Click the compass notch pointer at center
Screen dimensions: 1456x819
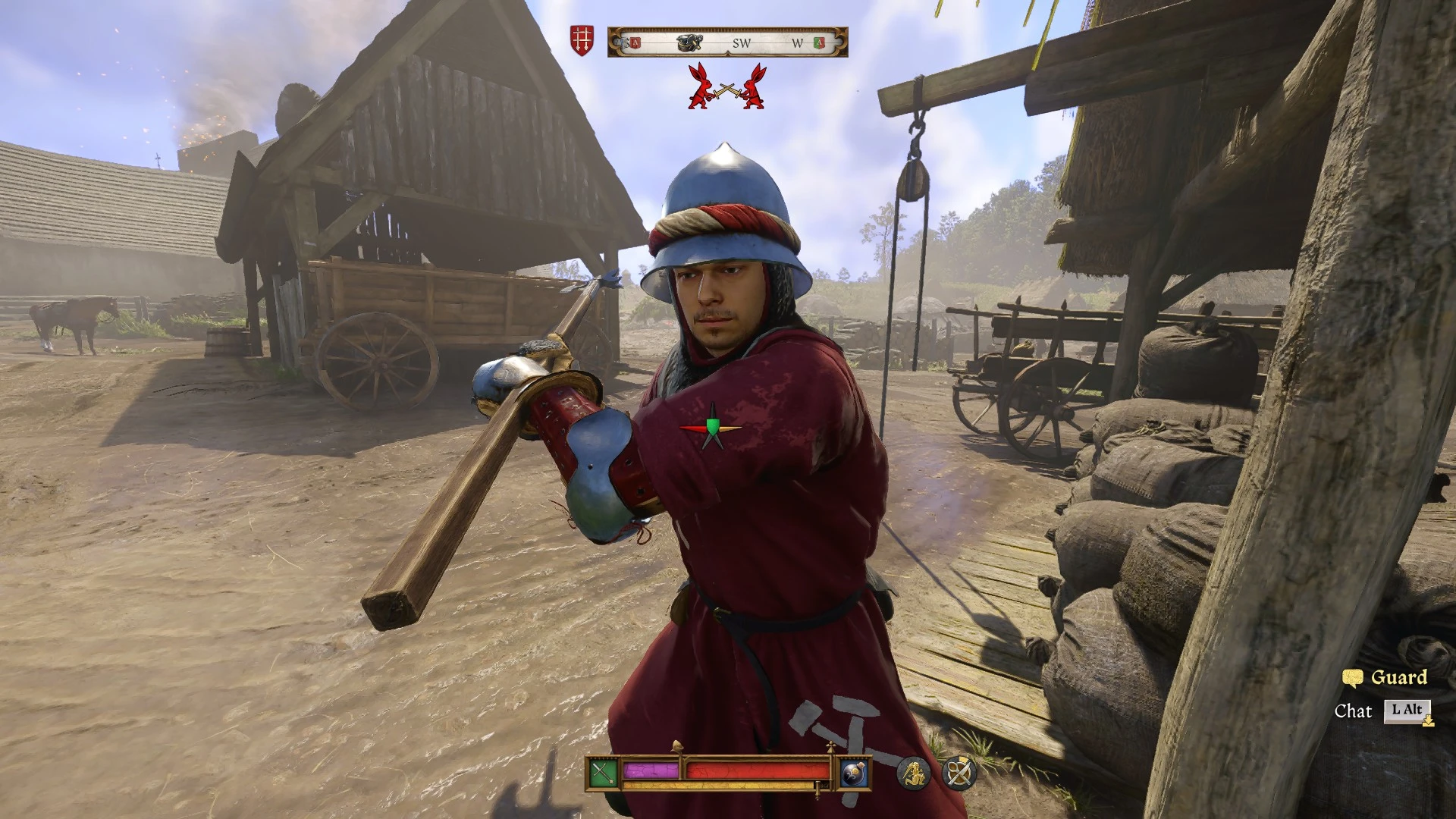point(728,52)
